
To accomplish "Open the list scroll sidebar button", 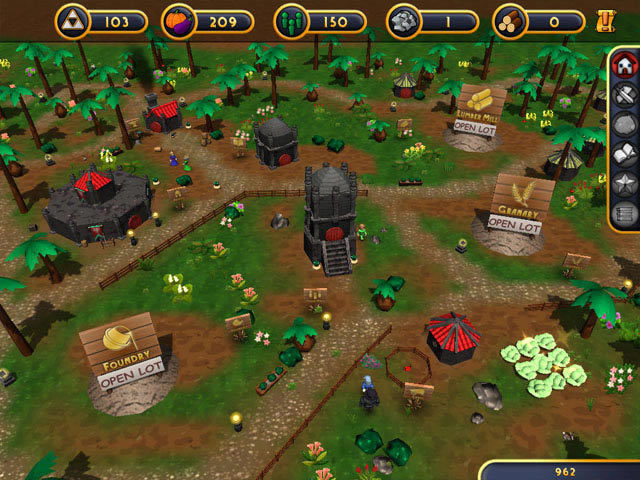I will [623, 212].
